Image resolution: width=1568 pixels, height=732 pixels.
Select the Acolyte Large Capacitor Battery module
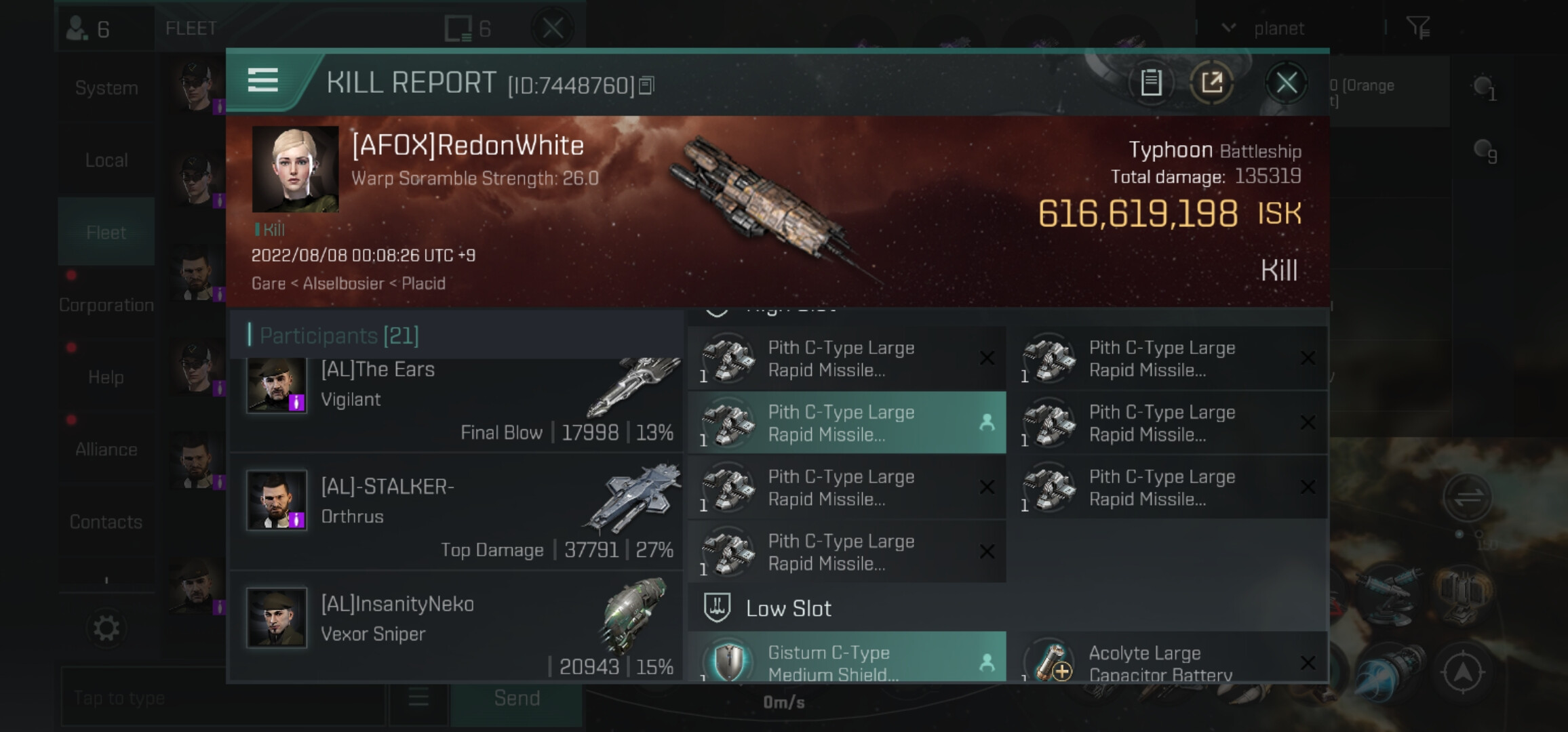tap(1167, 661)
